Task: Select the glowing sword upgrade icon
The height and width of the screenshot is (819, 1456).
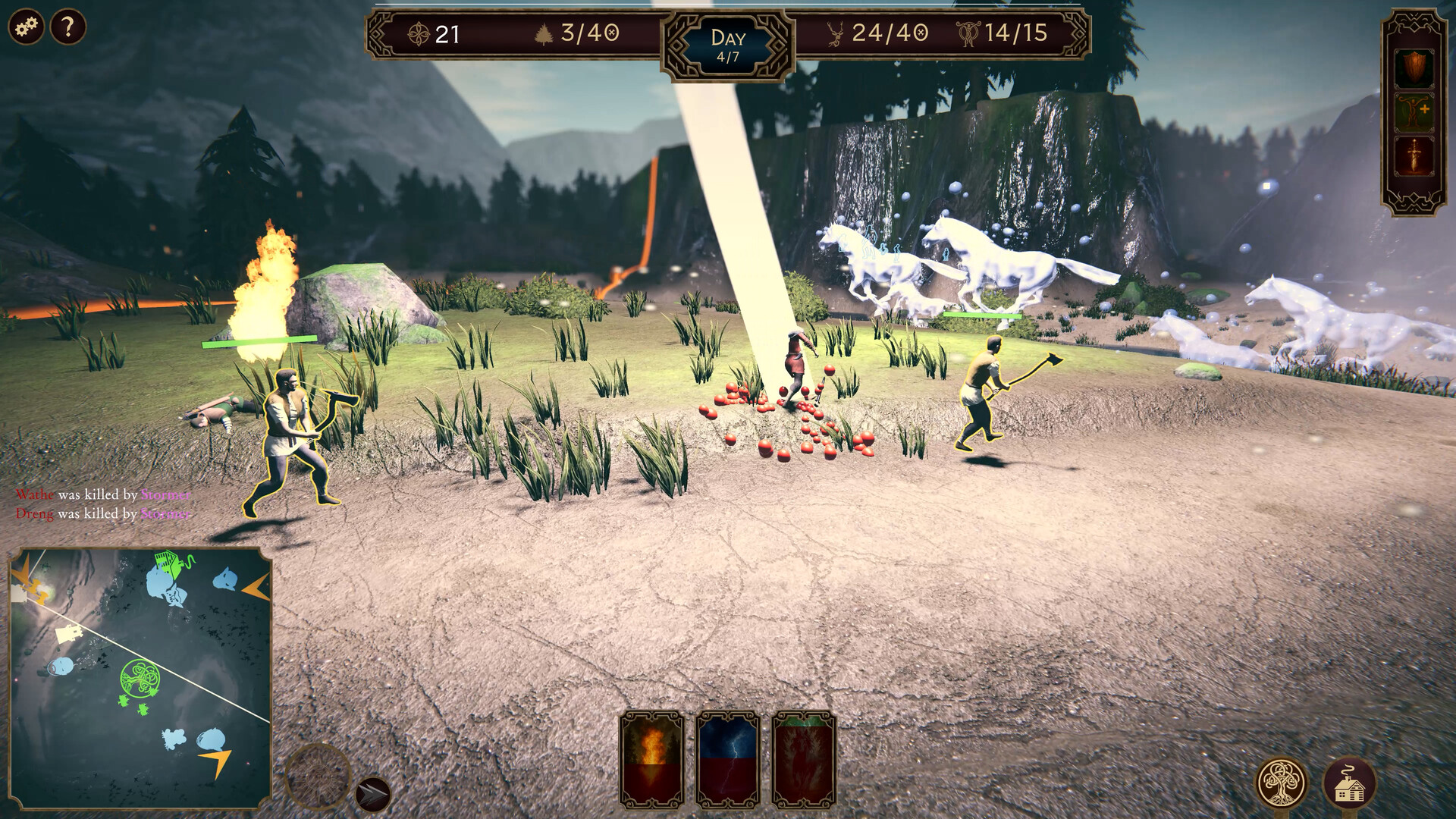Action: [1414, 156]
